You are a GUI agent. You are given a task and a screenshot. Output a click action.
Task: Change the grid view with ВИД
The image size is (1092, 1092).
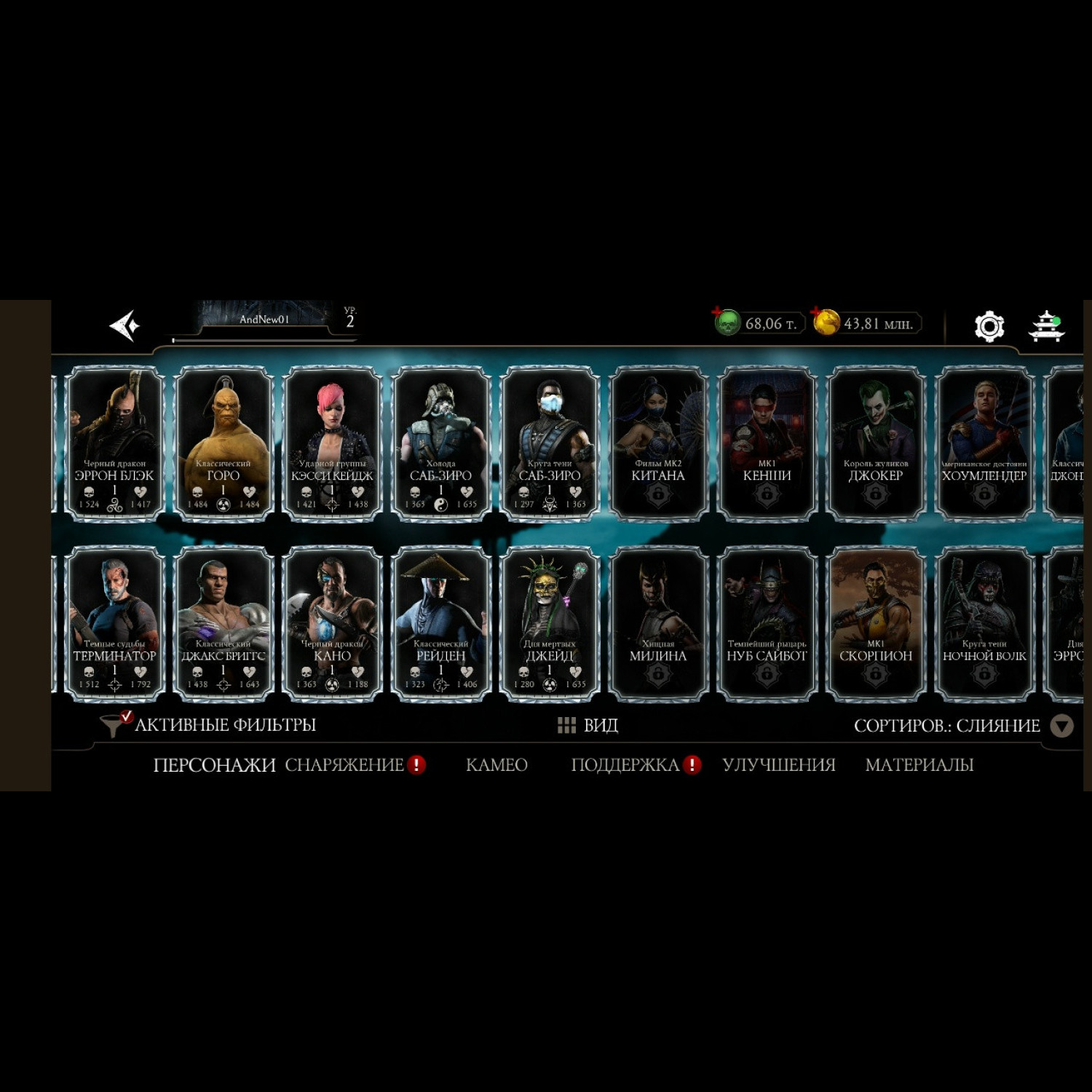click(588, 725)
